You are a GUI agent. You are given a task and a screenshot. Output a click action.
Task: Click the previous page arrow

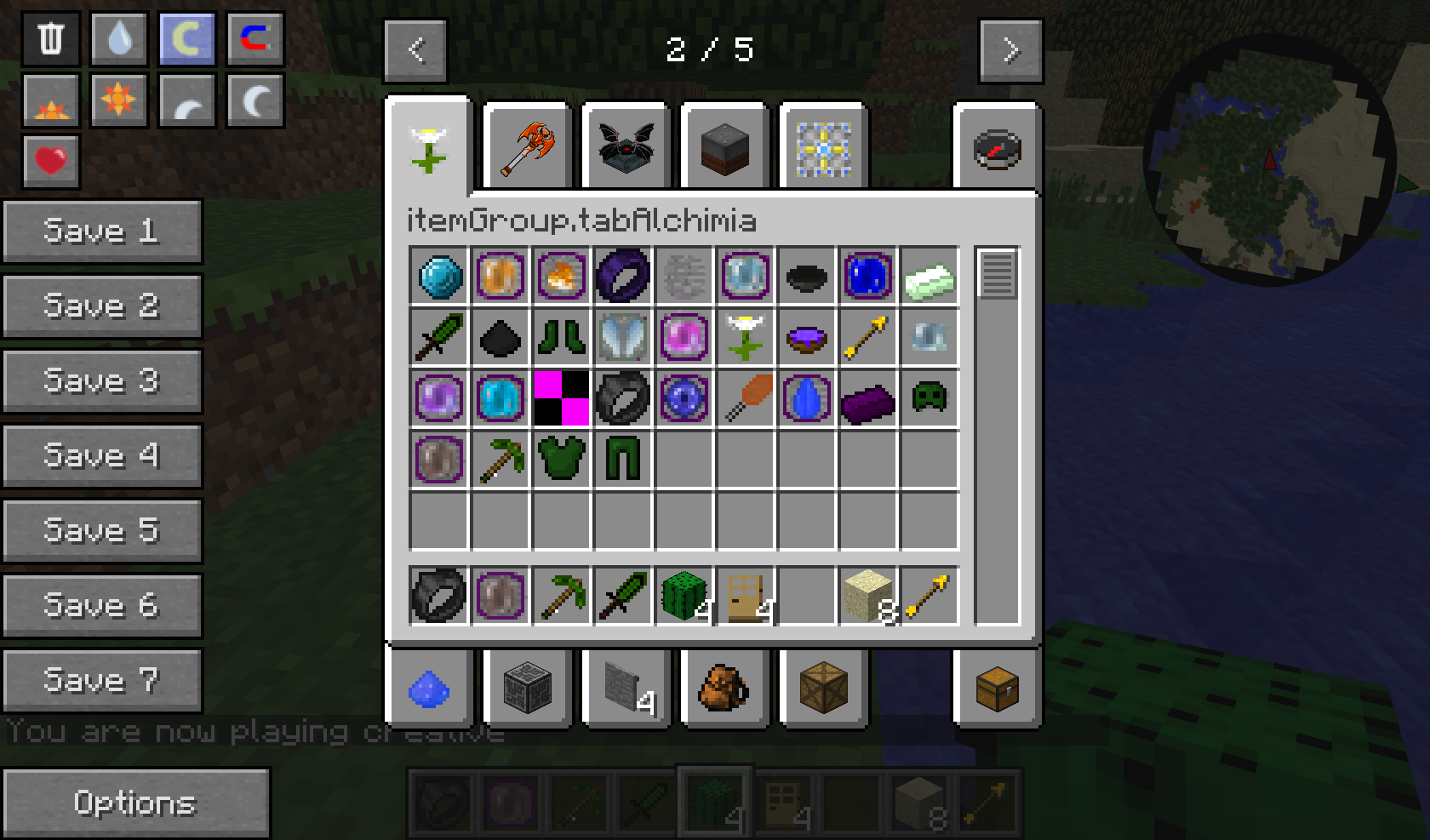pos(415,49)
